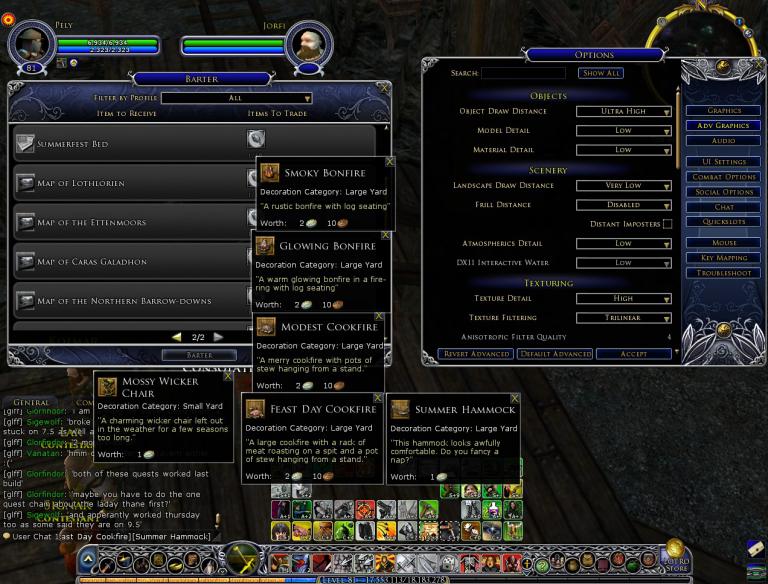Click the Revert Advanced button
The height and width of the screenshot is (584, 768).
point(475,354)
